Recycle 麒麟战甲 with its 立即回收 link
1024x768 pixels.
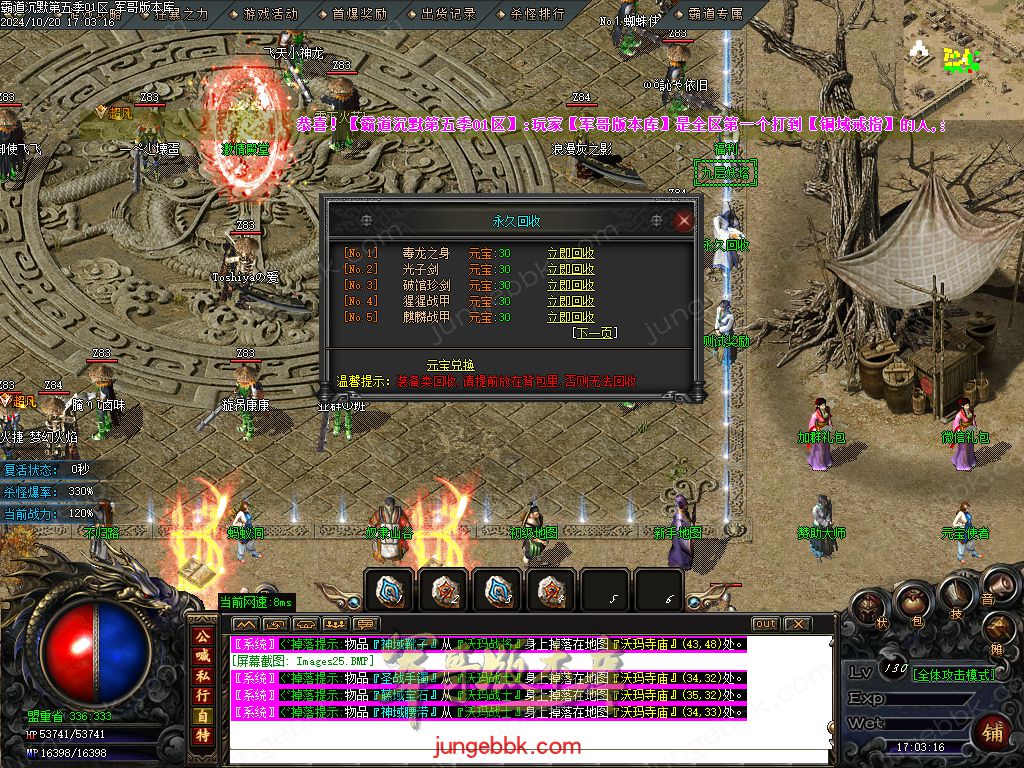(x=570, y=317)
